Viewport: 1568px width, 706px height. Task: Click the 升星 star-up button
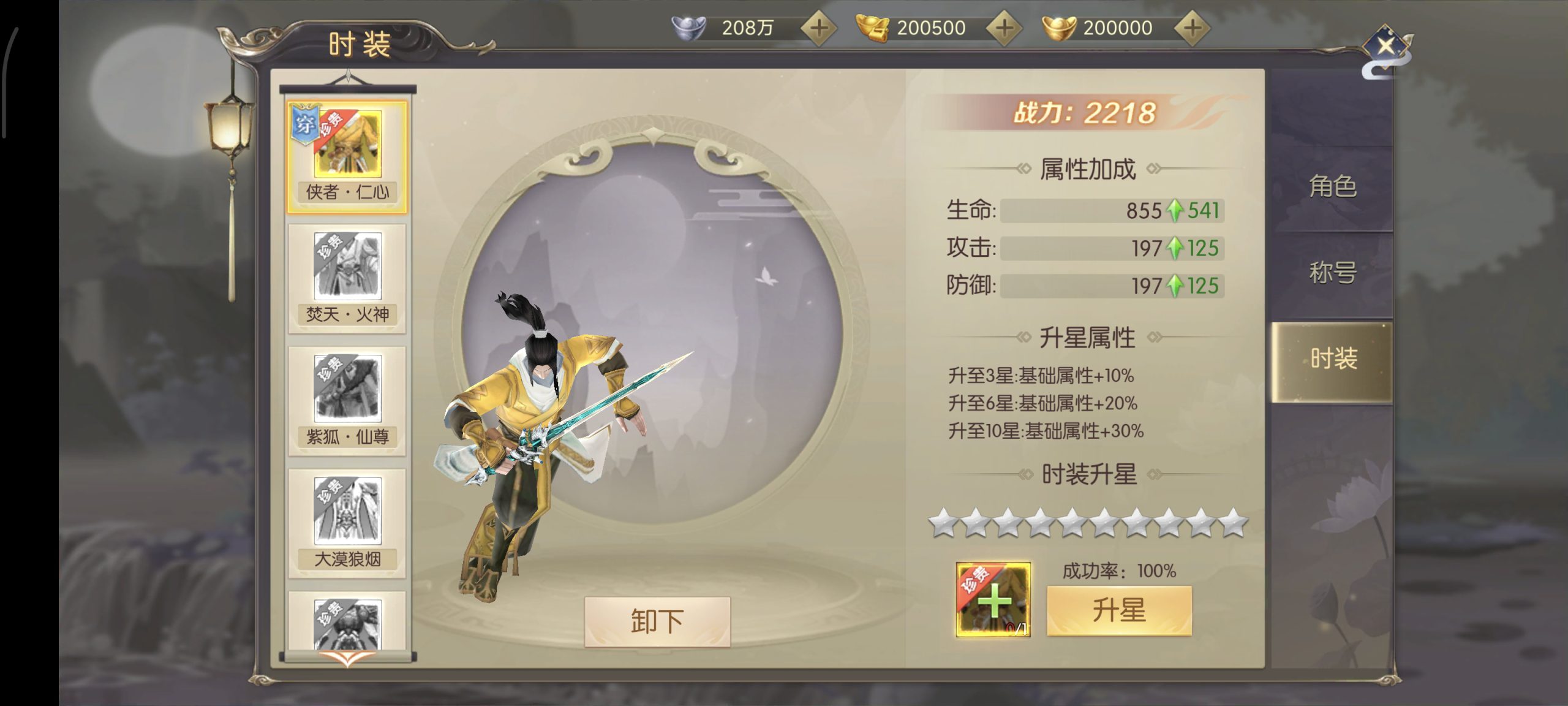click(x=1118, y=610)
